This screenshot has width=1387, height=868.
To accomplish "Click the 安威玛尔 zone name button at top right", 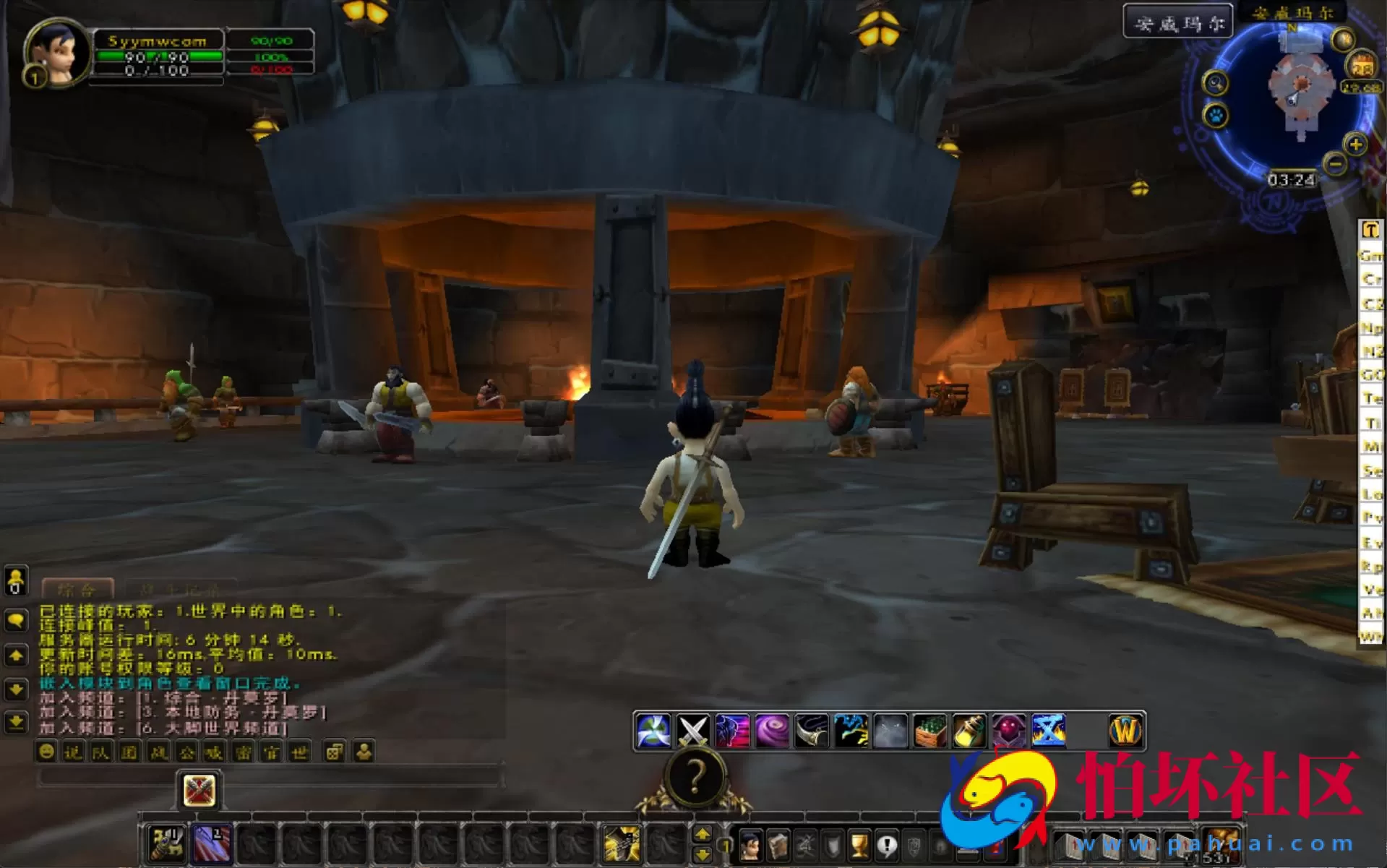I will pyautogui.click(x=1180, y=21).
